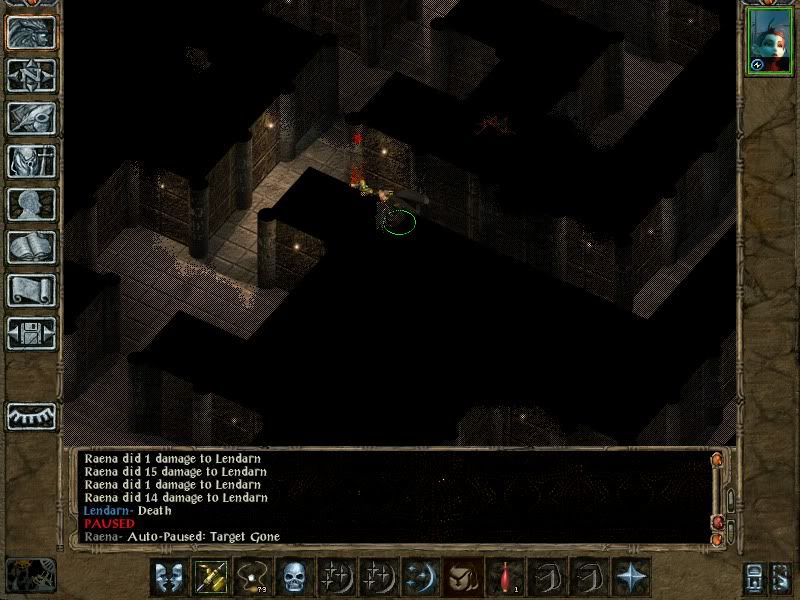Image resolution: width=800 pixels, height=600 pixels.
Task: Open the options menu with floppy disk icon
Action: point(31,333)
